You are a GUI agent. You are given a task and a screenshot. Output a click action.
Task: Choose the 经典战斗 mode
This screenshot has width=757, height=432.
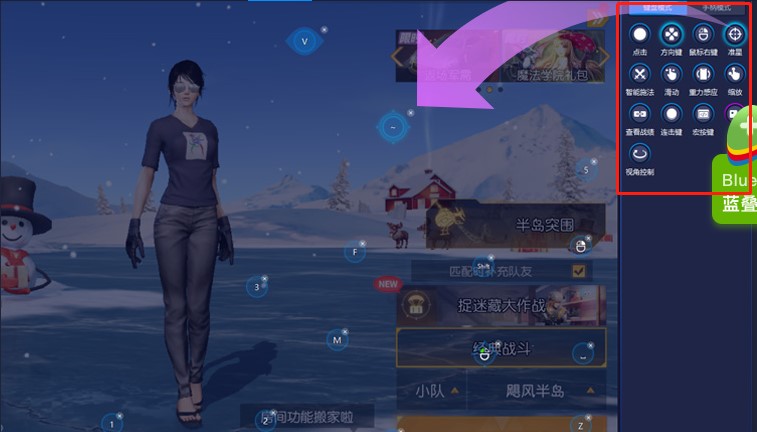click(500, 349)
